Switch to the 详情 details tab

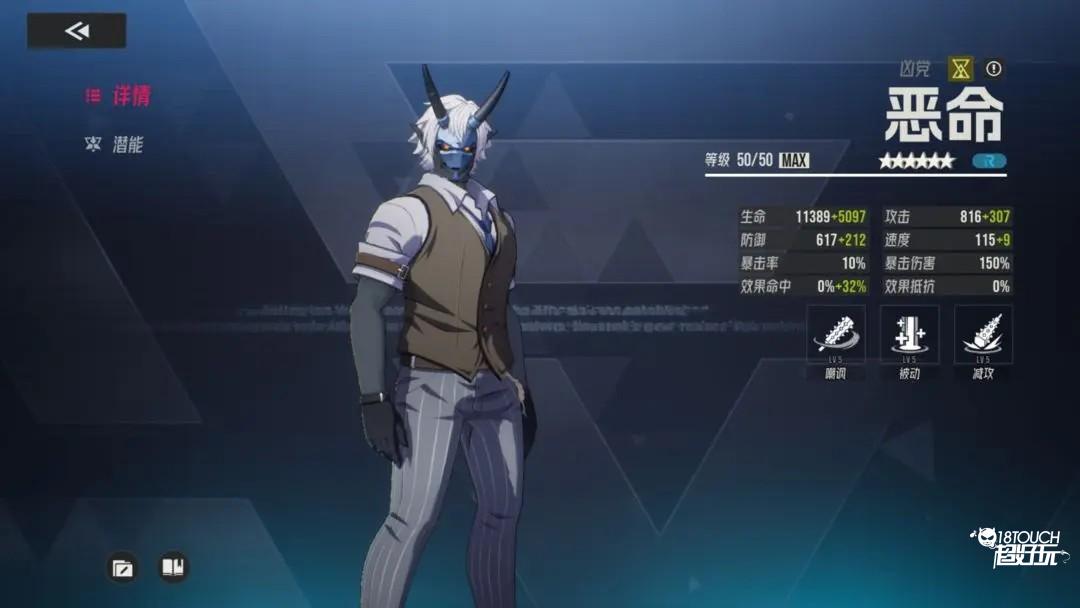(x=119, y=96)
